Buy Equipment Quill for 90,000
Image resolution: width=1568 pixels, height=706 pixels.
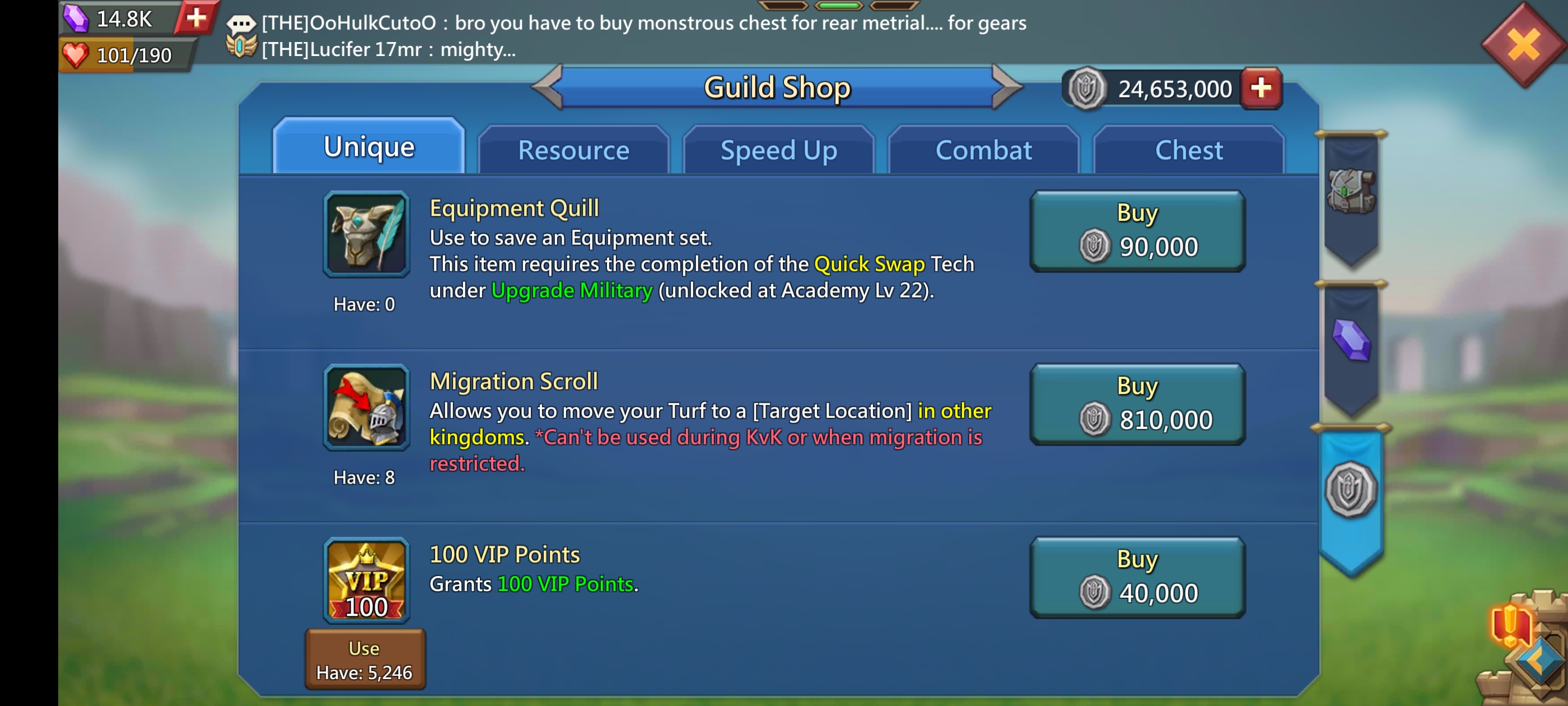pos(1137,231)
